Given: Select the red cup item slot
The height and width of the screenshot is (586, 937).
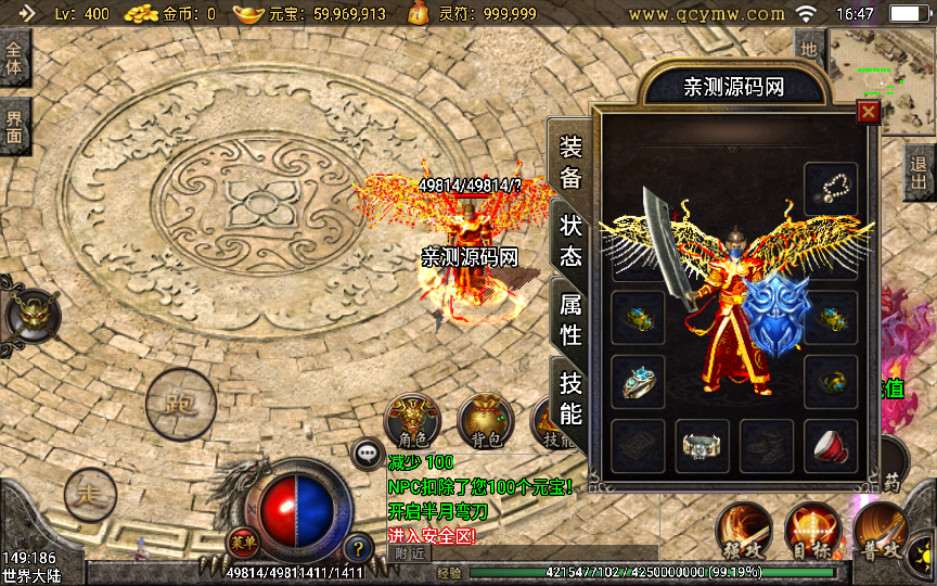Looking at the screenshot, I should (830, 446).
